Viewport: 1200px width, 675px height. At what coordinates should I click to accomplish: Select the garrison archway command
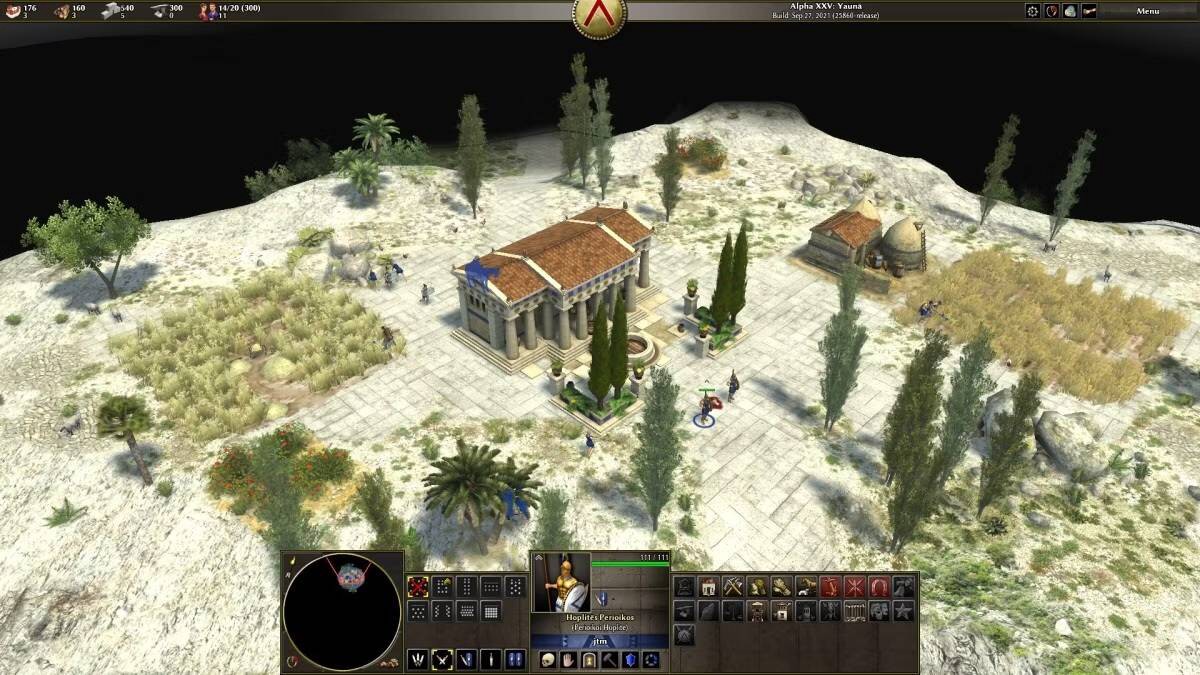[589, 660]
